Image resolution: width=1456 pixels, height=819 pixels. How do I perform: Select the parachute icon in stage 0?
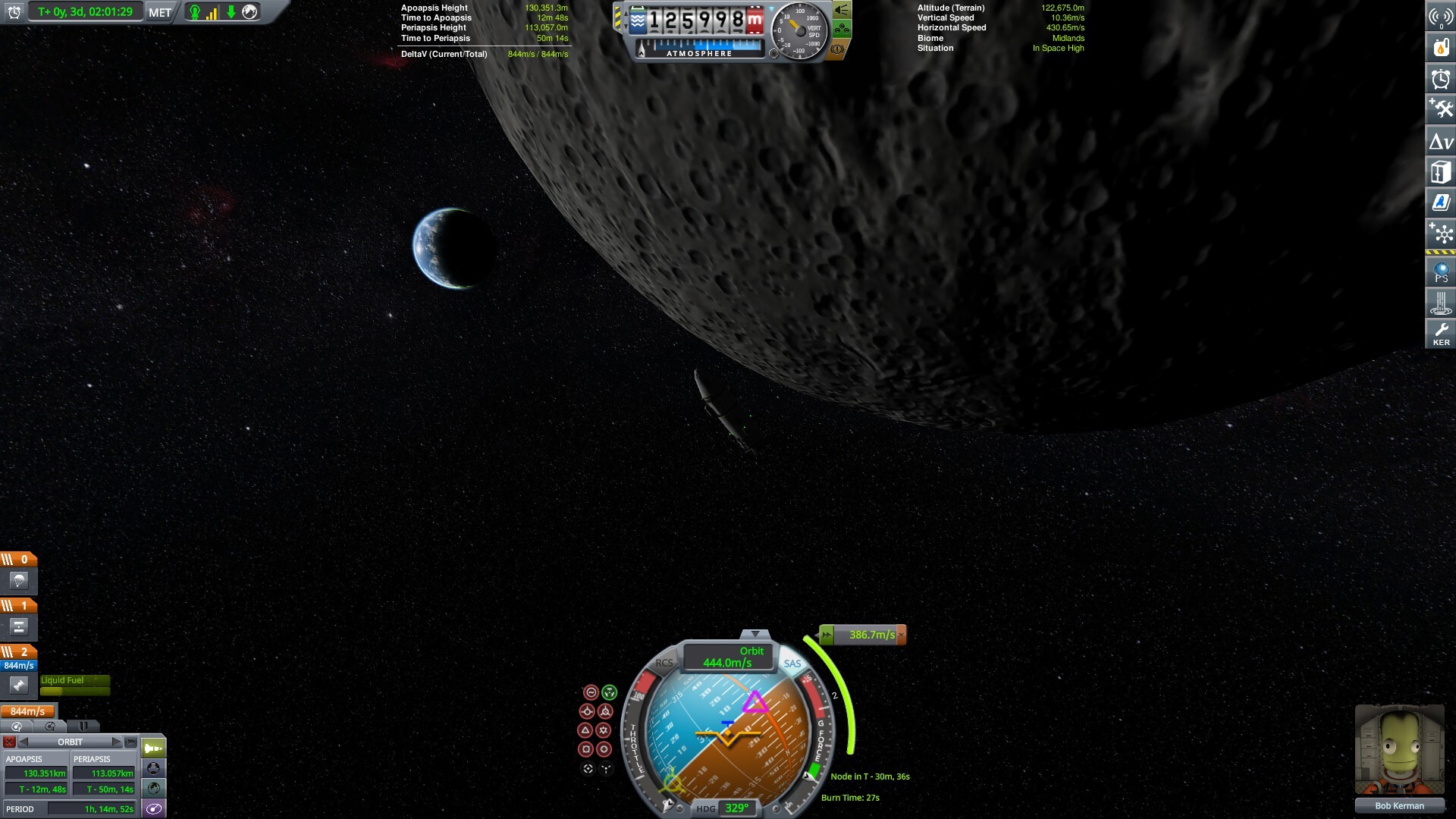[x=19, y=581]
